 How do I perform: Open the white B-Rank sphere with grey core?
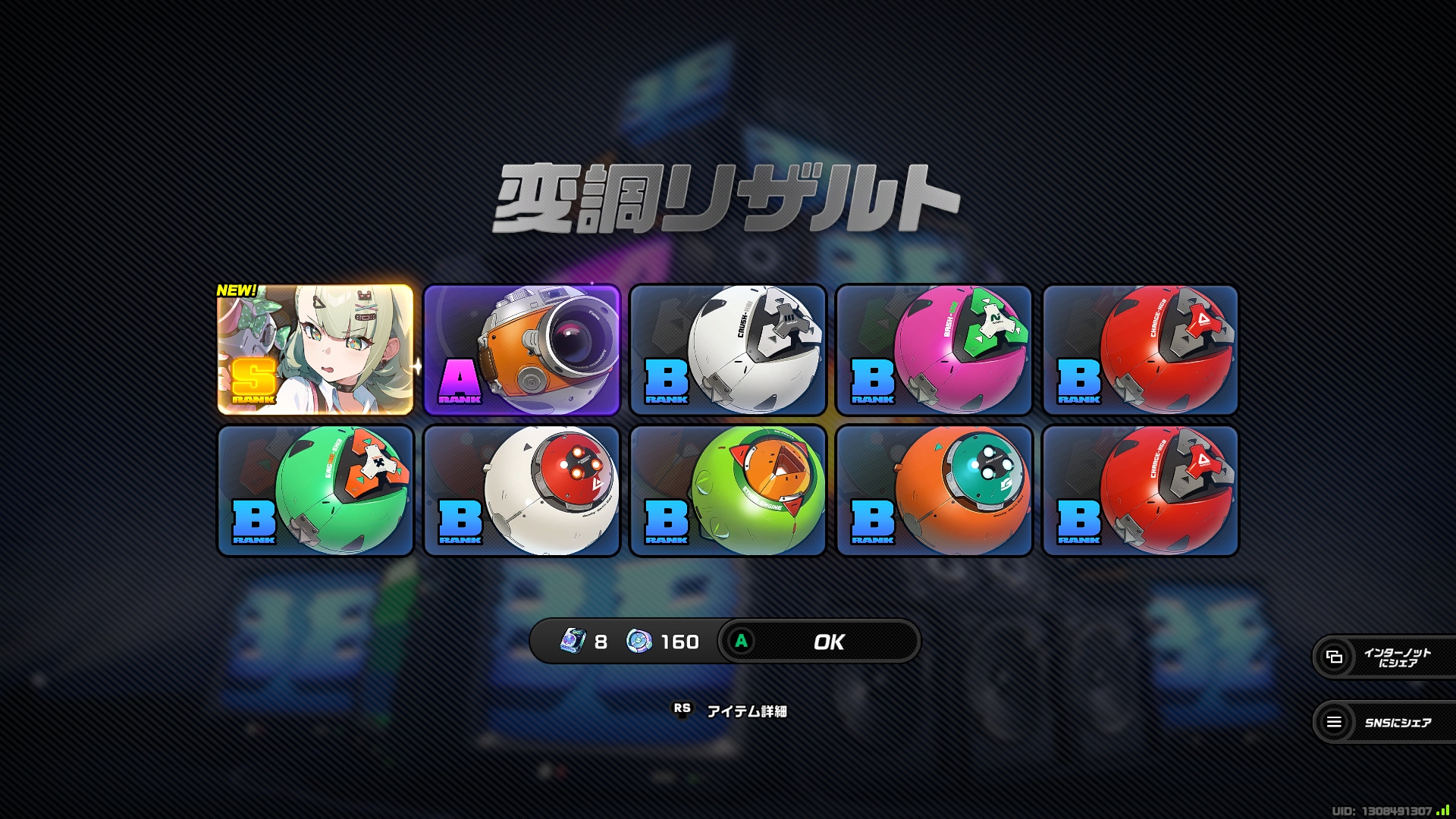(728, 350)
